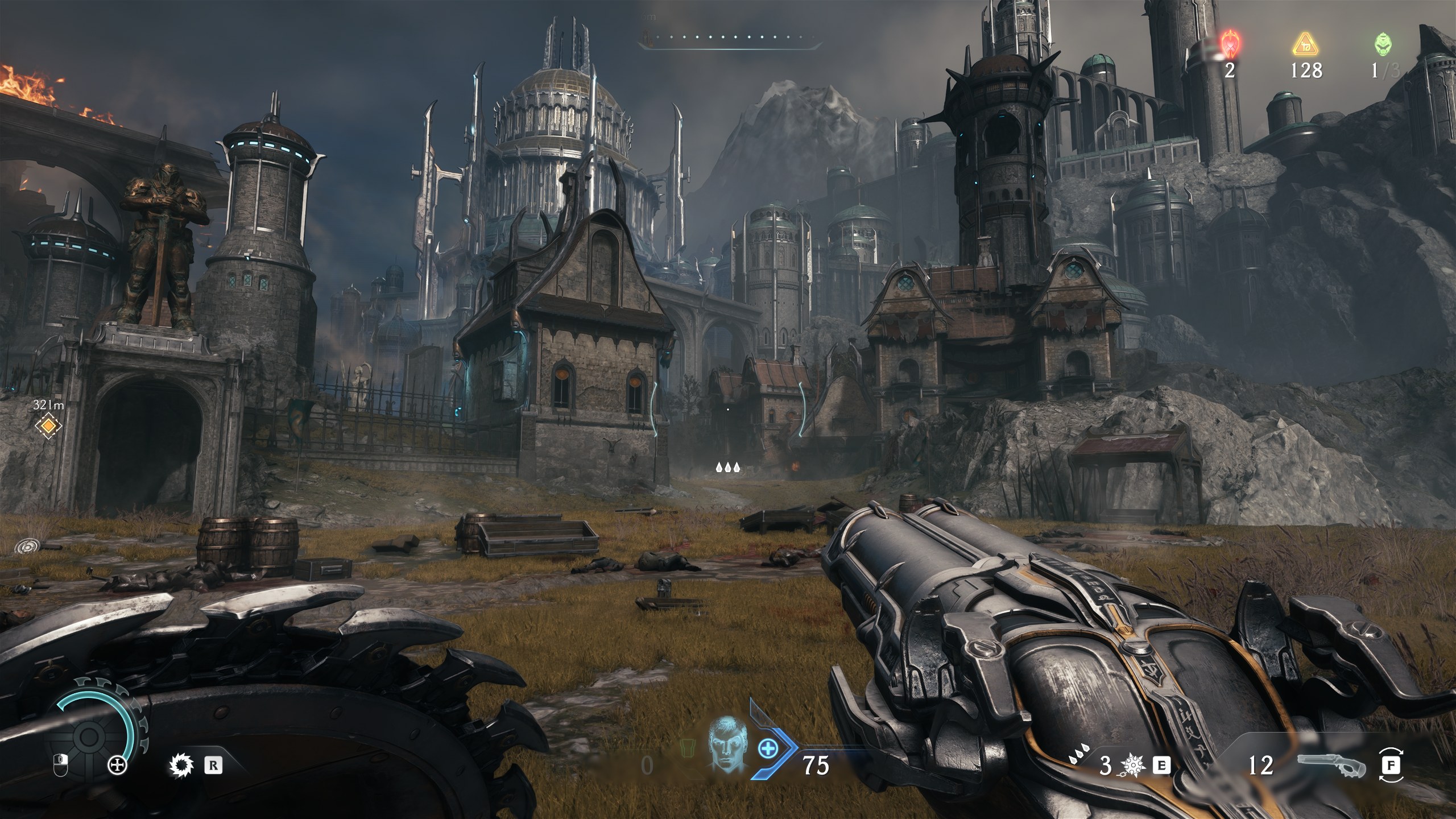
Task: Select the blue health cross icon
Action: pos(768,749)
